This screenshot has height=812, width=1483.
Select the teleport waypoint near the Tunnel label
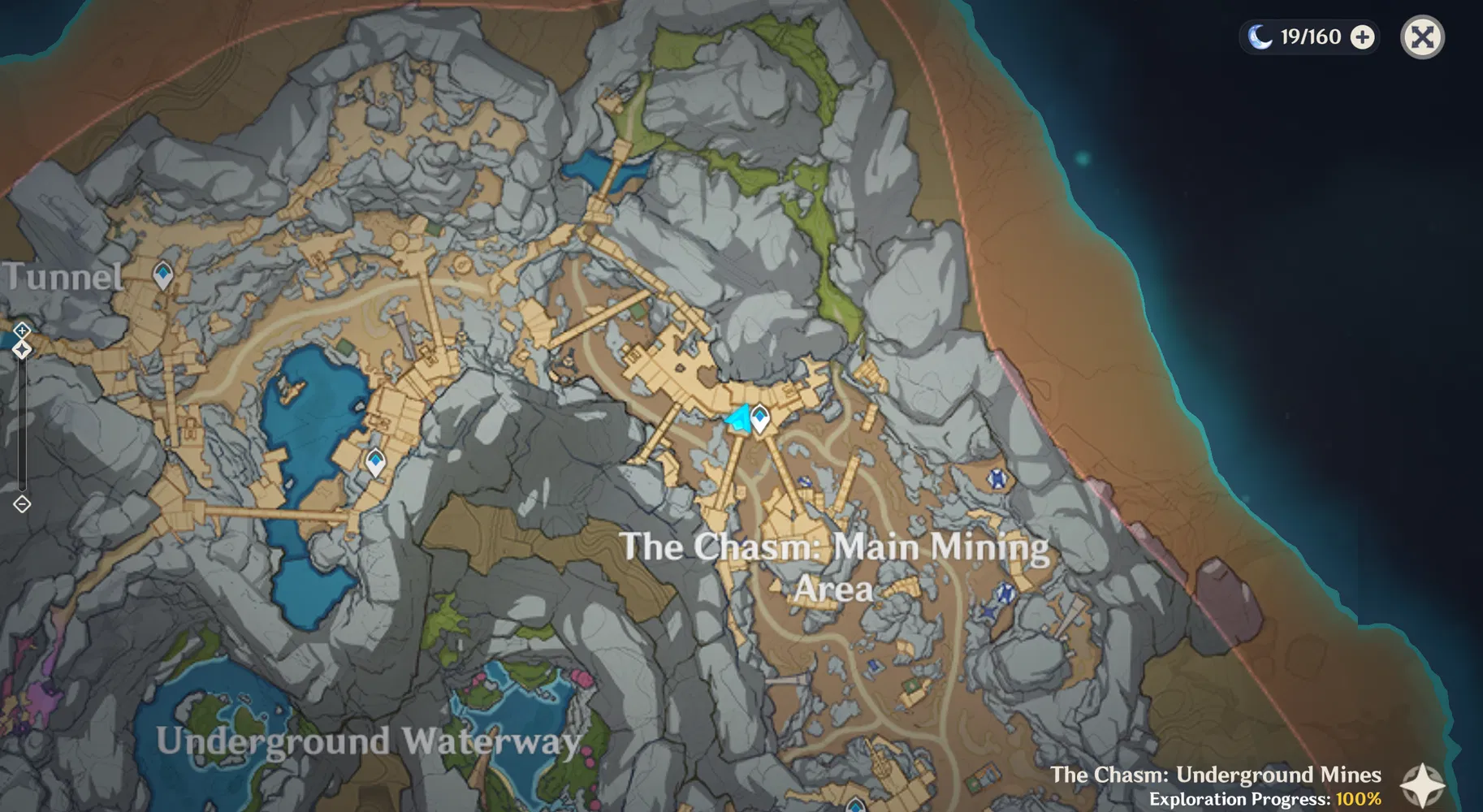(162, 274)
